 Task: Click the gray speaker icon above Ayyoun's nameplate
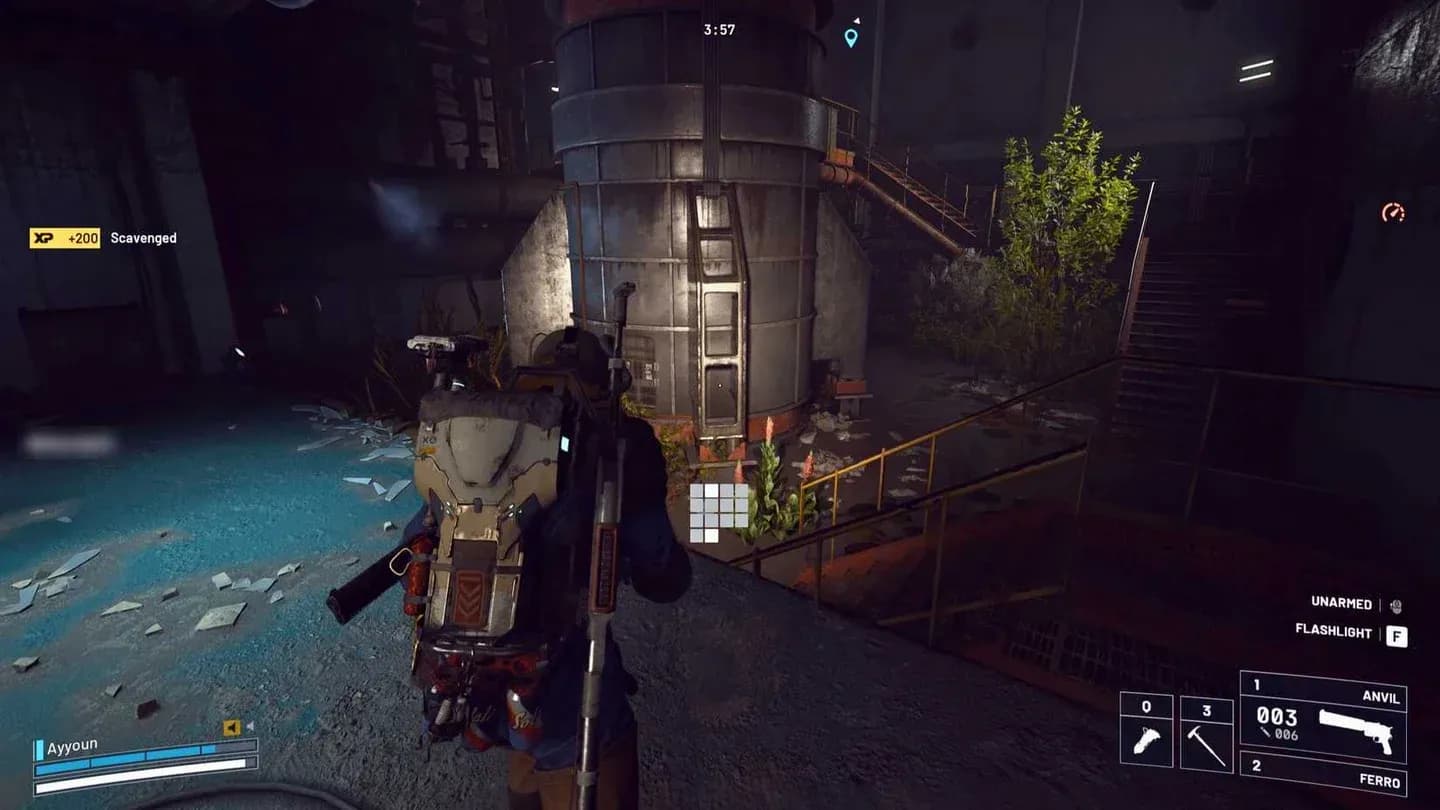click(x=251, y=726)
